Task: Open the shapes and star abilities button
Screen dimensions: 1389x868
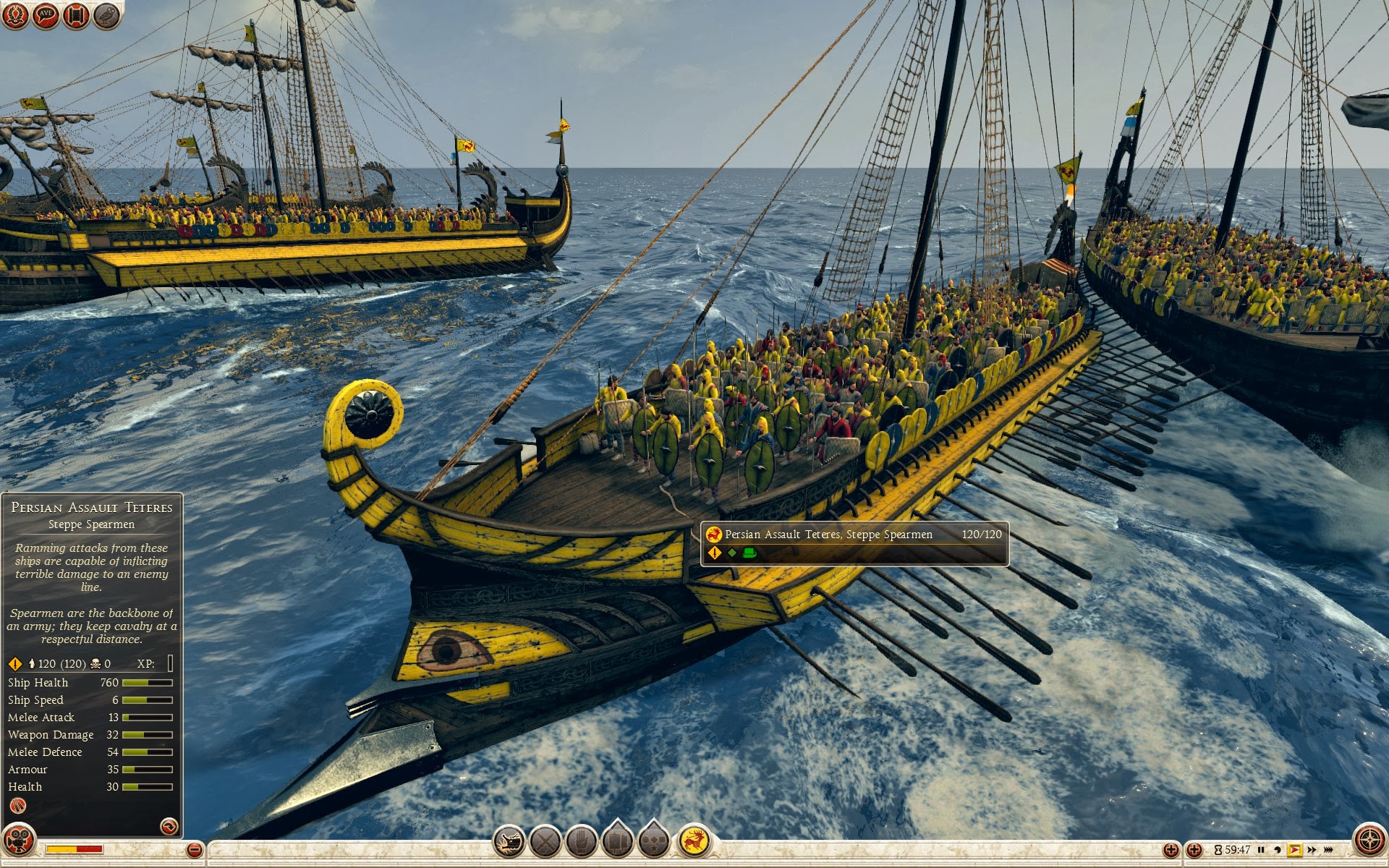Action: click(653, 840)
